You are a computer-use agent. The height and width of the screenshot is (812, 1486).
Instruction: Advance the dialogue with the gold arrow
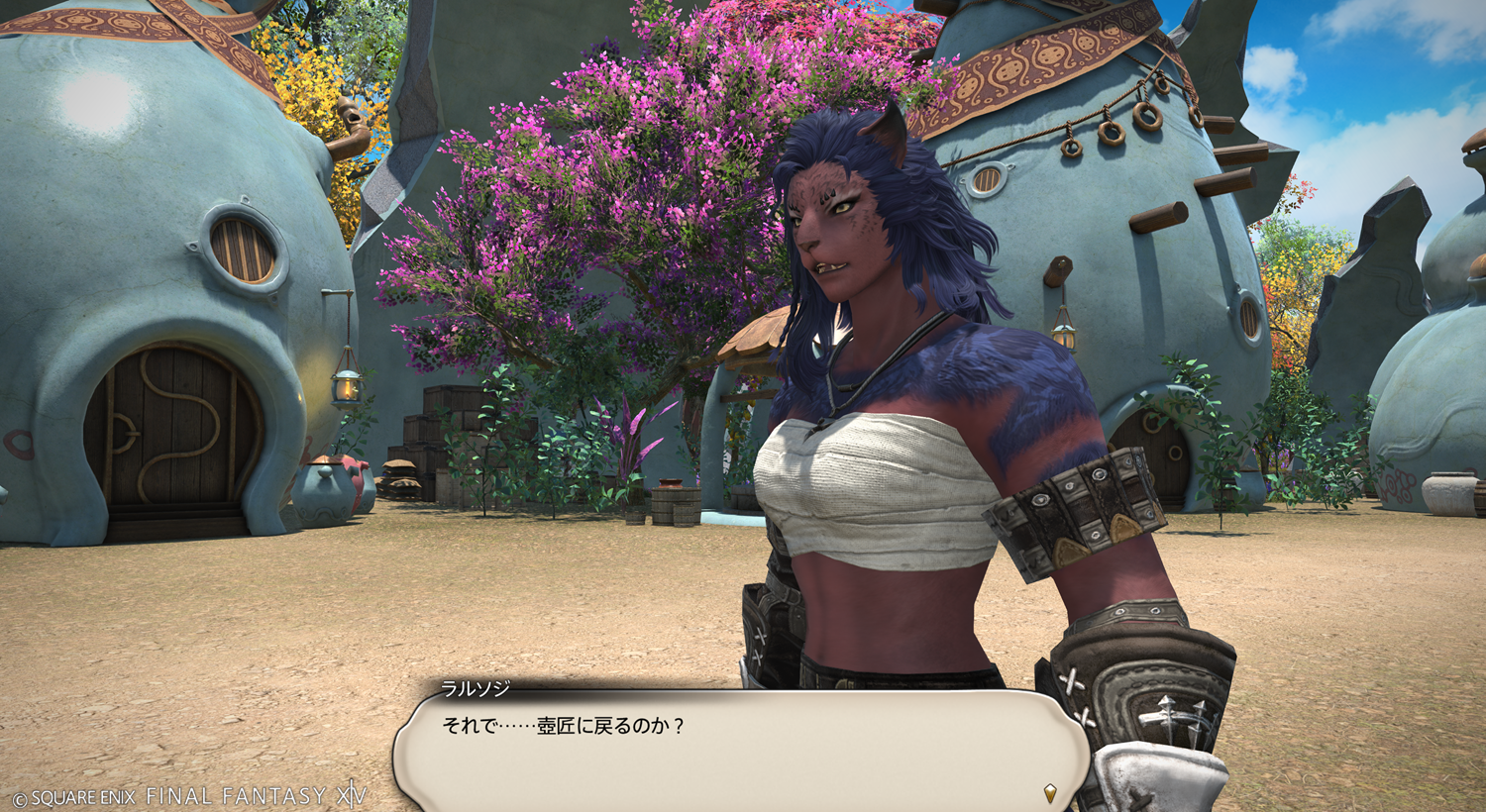click(x=1050, y=793)
